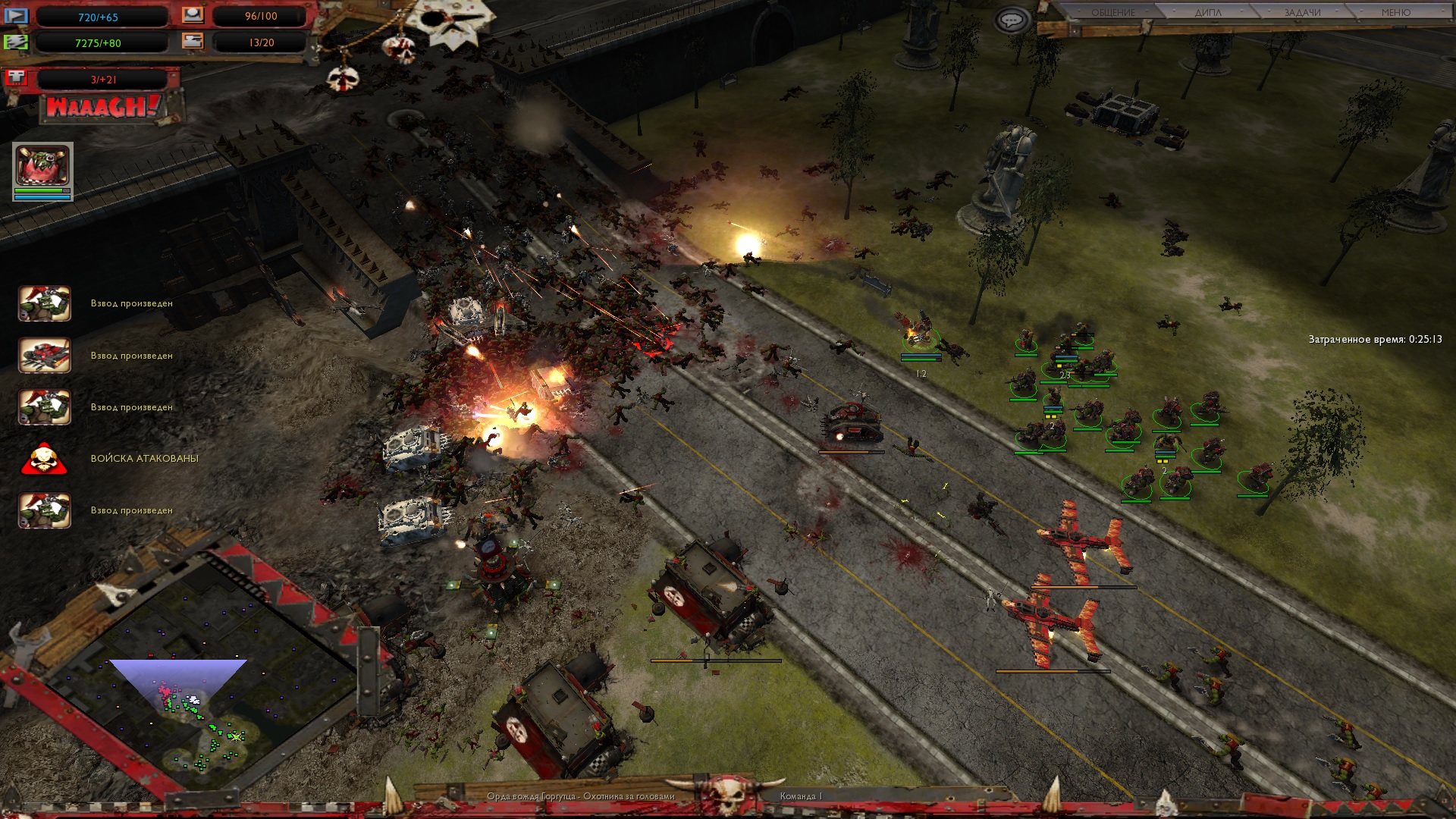Open the МЕНЮ game menu
This screenshot has width=1456, height=819.
pos(1395,12)
